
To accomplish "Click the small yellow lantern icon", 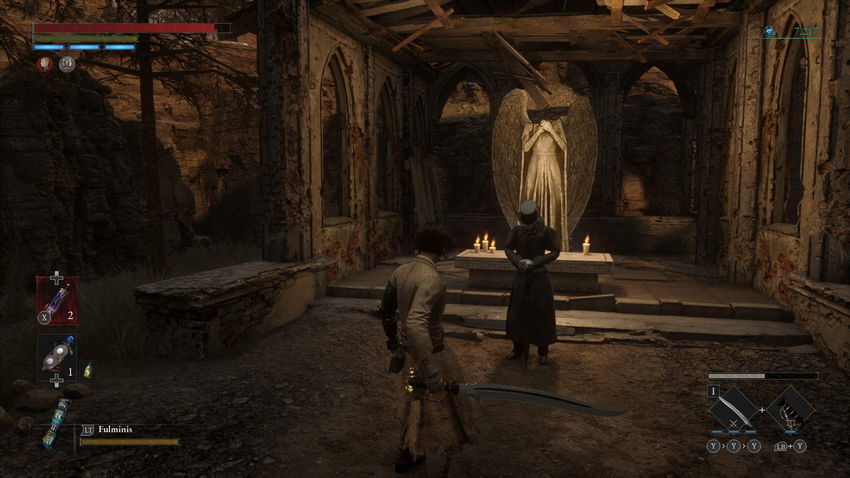I will tap(87, 370).
